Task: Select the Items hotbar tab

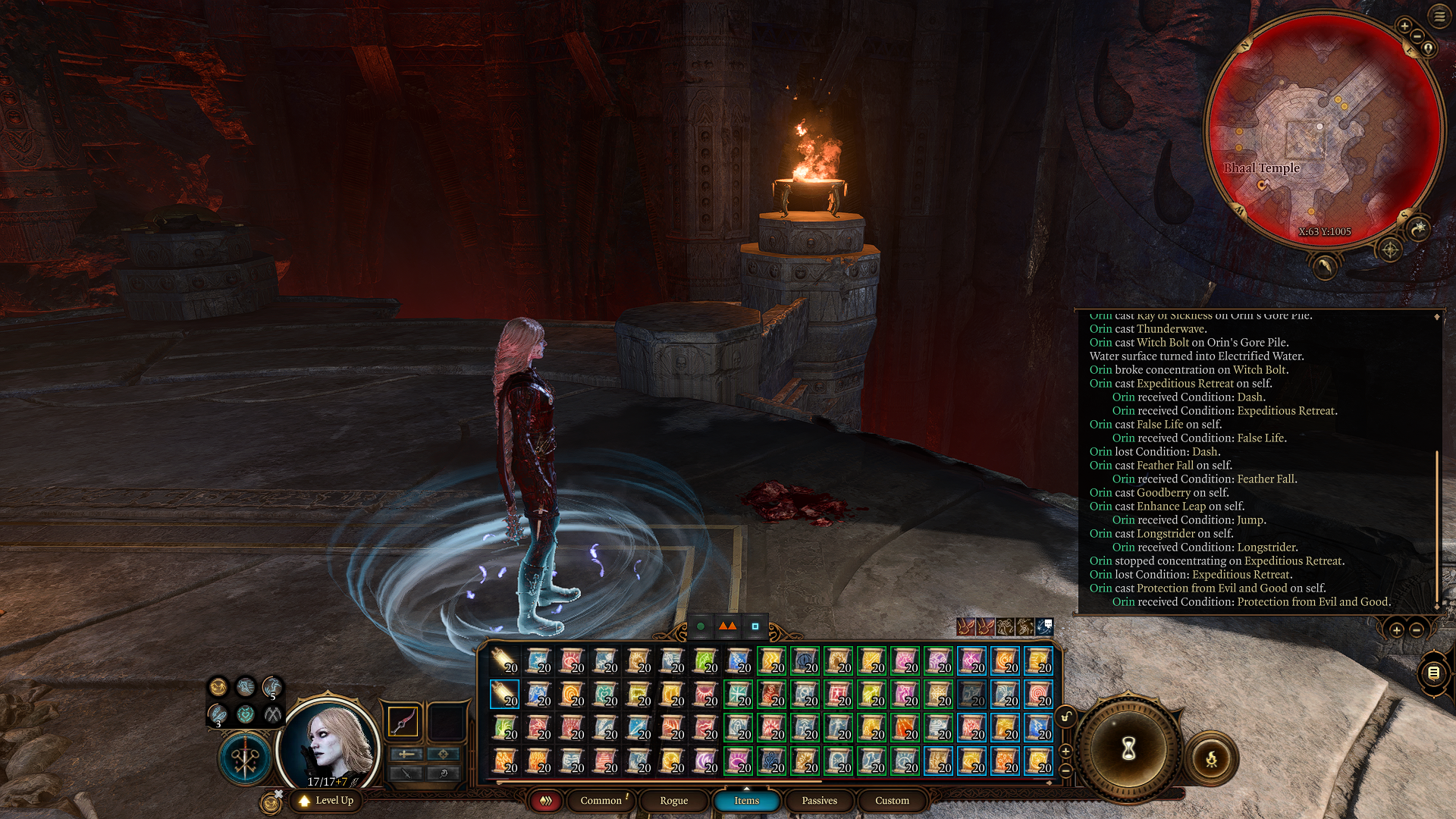Action: point(746,801)
